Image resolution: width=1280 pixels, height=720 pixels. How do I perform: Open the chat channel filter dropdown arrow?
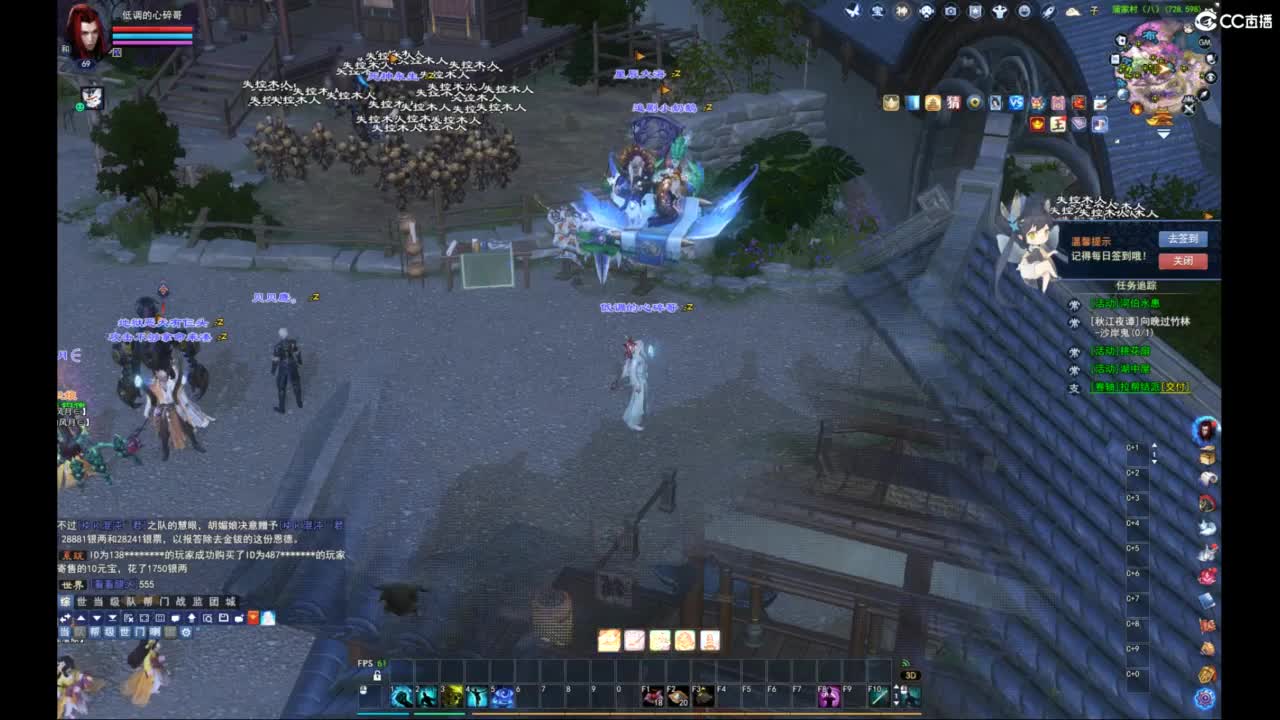tap(95, 617)
